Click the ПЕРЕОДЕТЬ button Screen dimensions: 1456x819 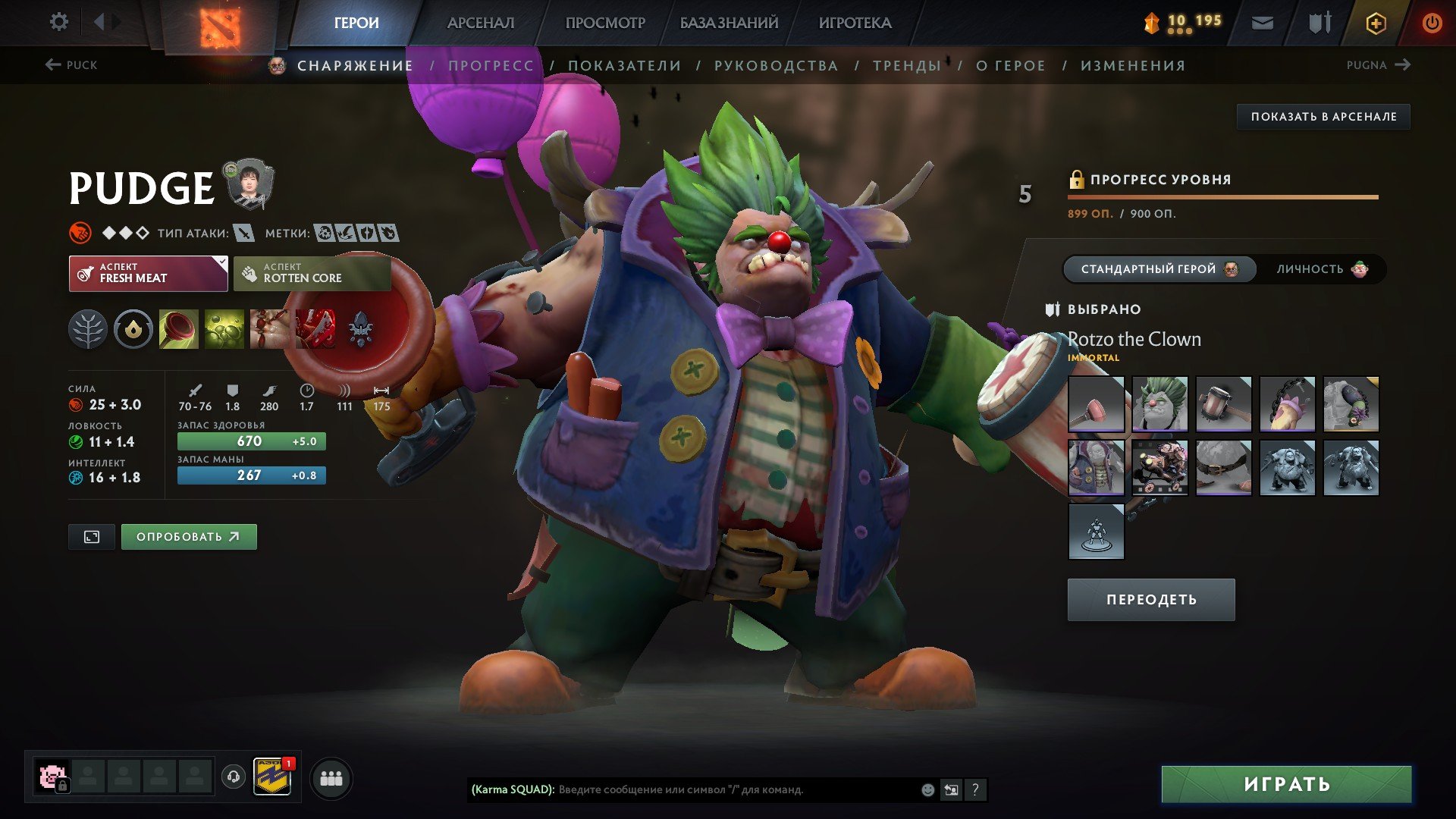(x=1150, y=599)
